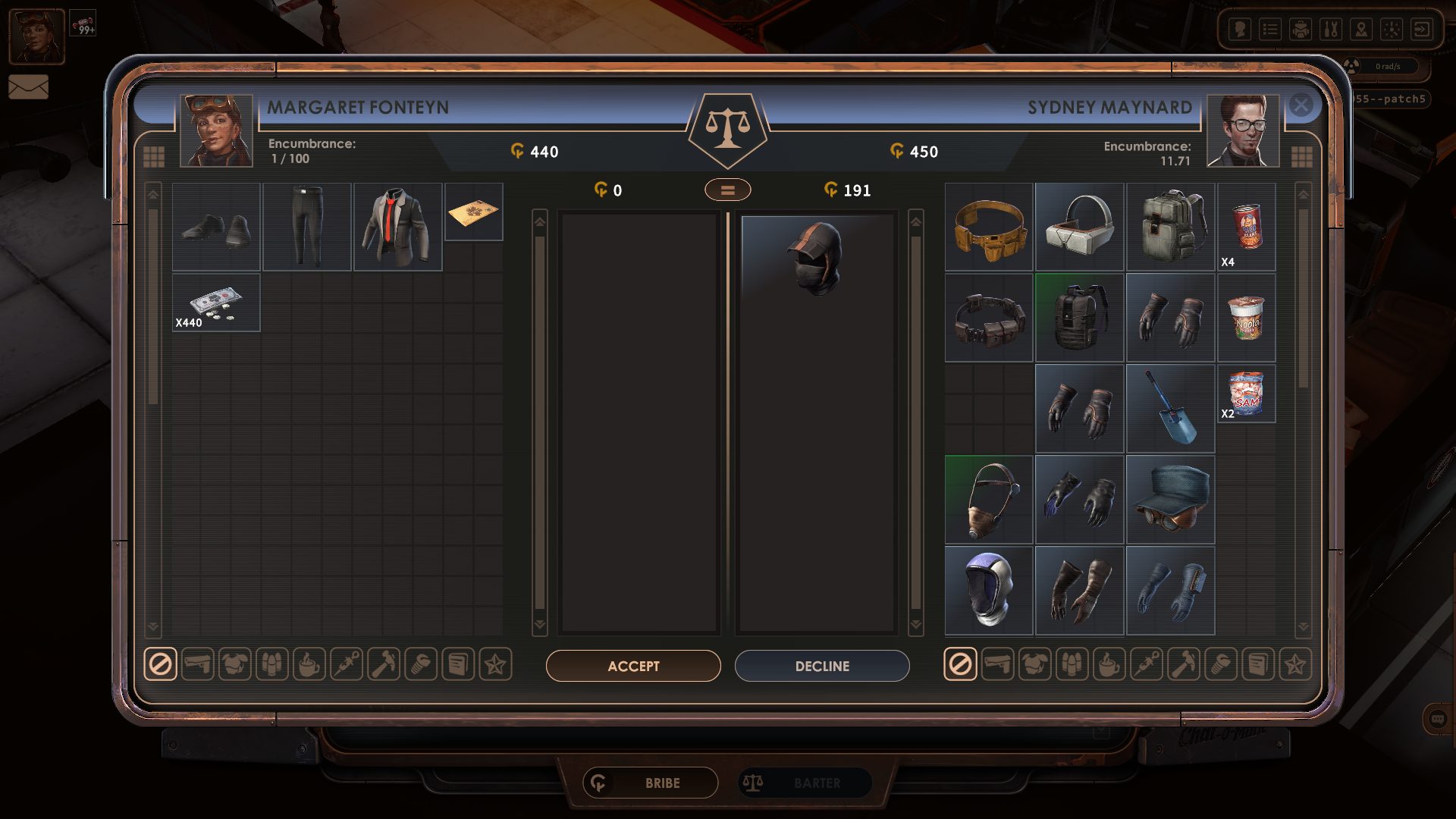Decline the barter offer
This screenshot has width=1456, height=819.
click(x=822, y=666)
